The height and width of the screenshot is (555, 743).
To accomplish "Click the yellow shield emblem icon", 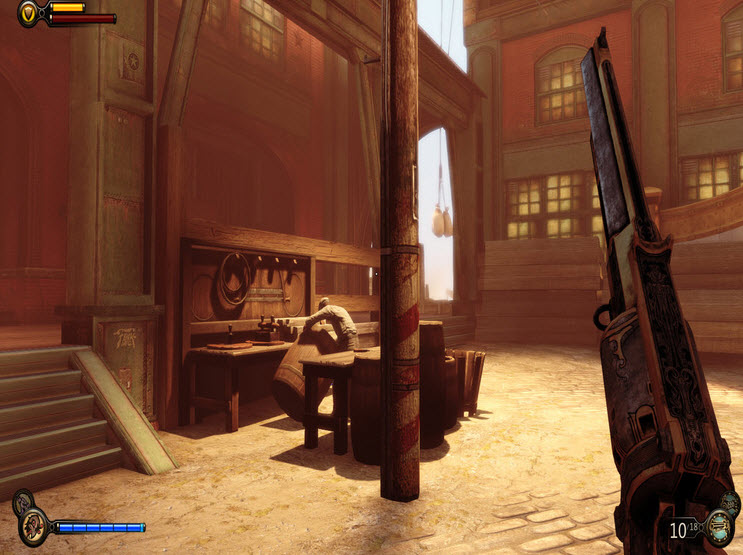I will 28,13.
